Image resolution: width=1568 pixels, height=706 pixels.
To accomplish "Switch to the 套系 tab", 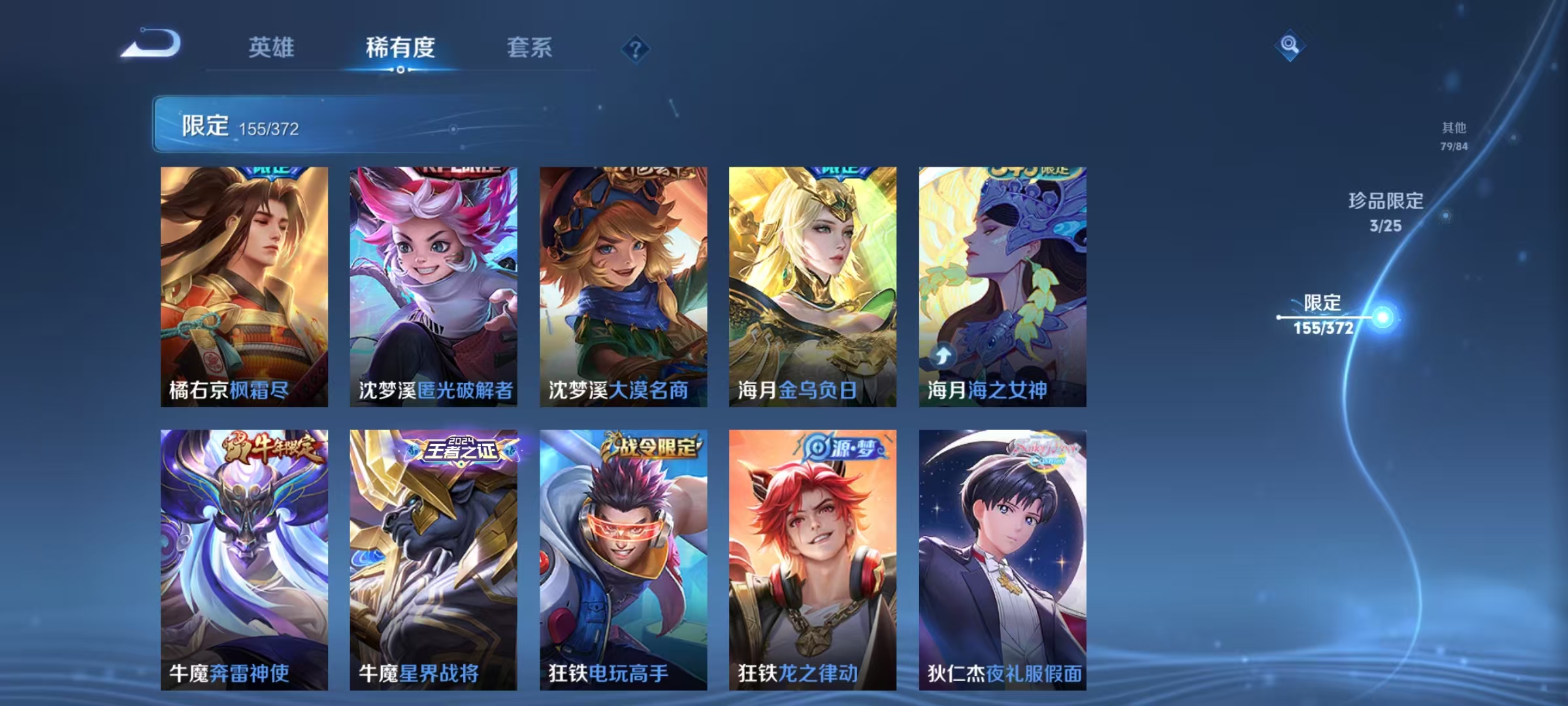I will 529,47.
